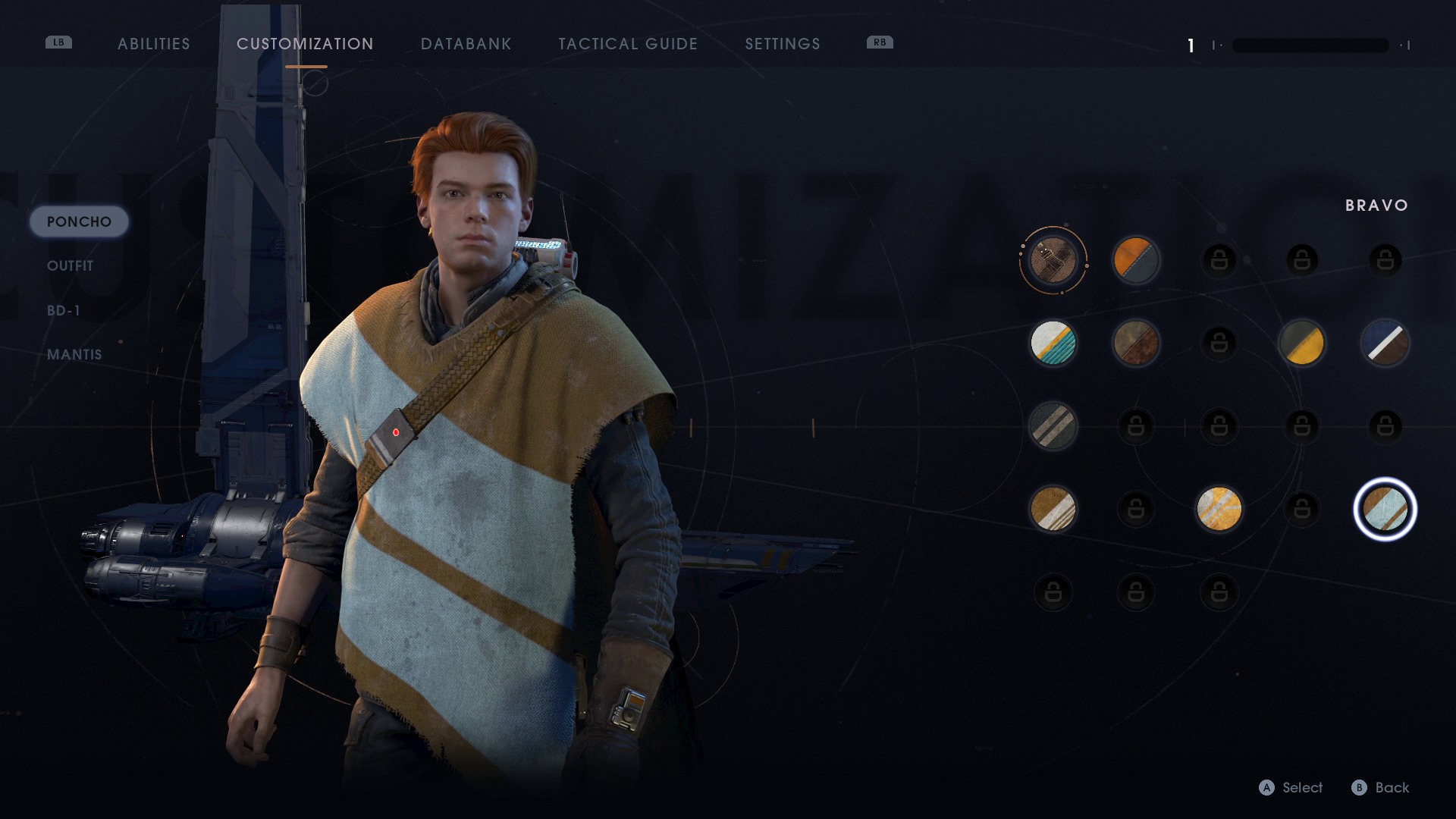Choose the orange and gray poncho swatch

point(1135,260)
